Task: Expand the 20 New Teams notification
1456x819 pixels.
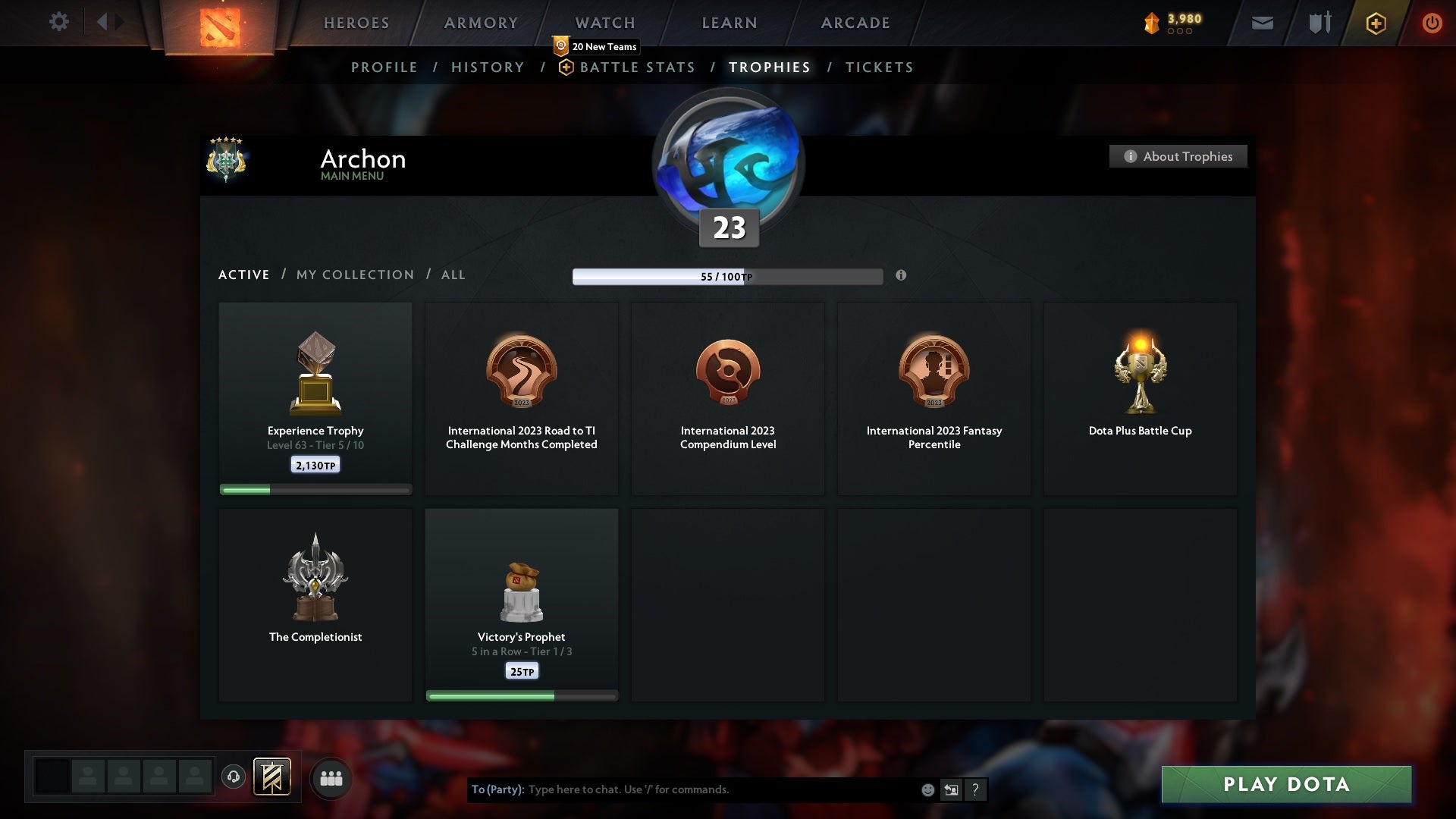Action: [598, 46]
